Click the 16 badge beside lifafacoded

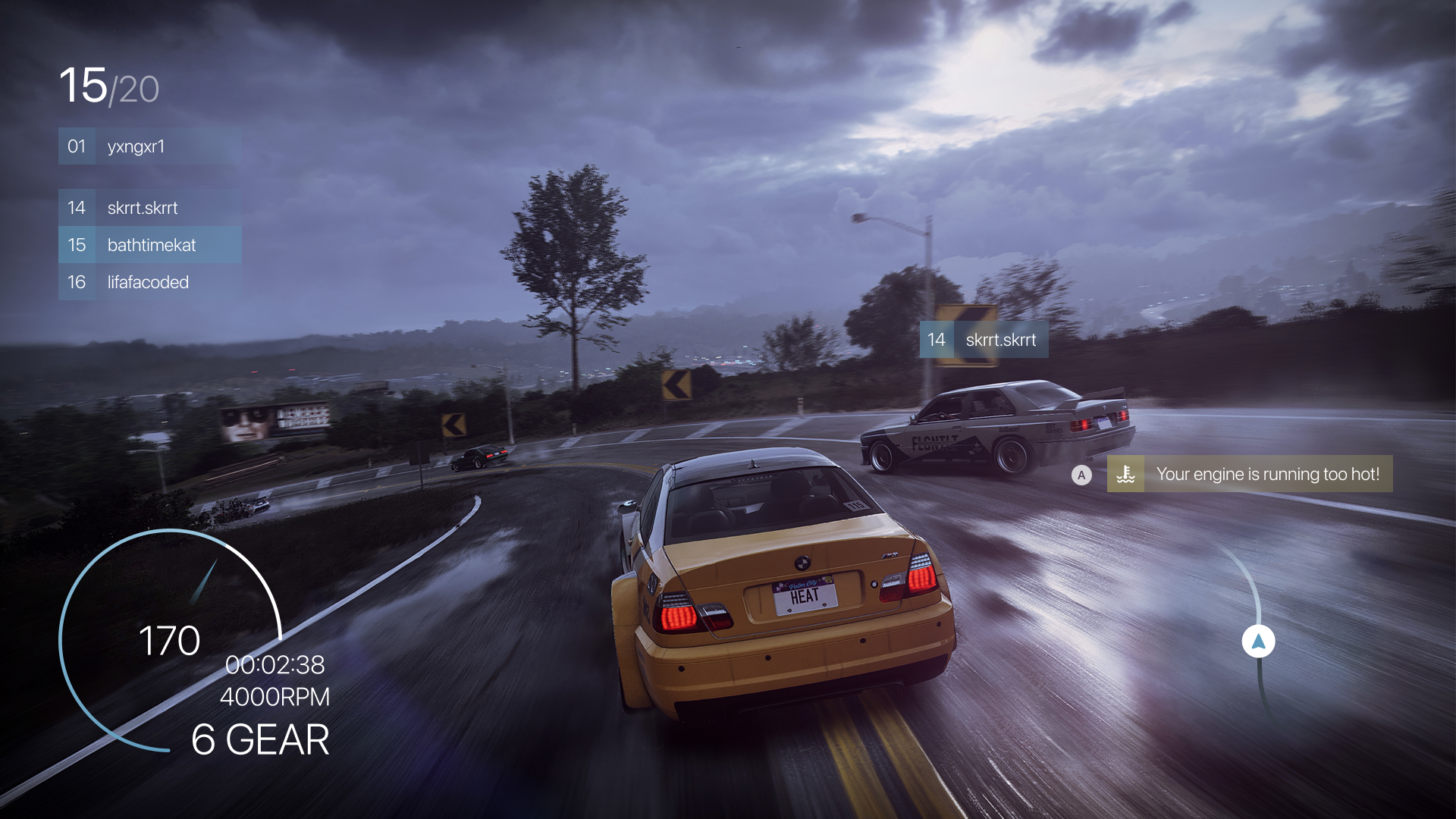[x=77, y=282]
